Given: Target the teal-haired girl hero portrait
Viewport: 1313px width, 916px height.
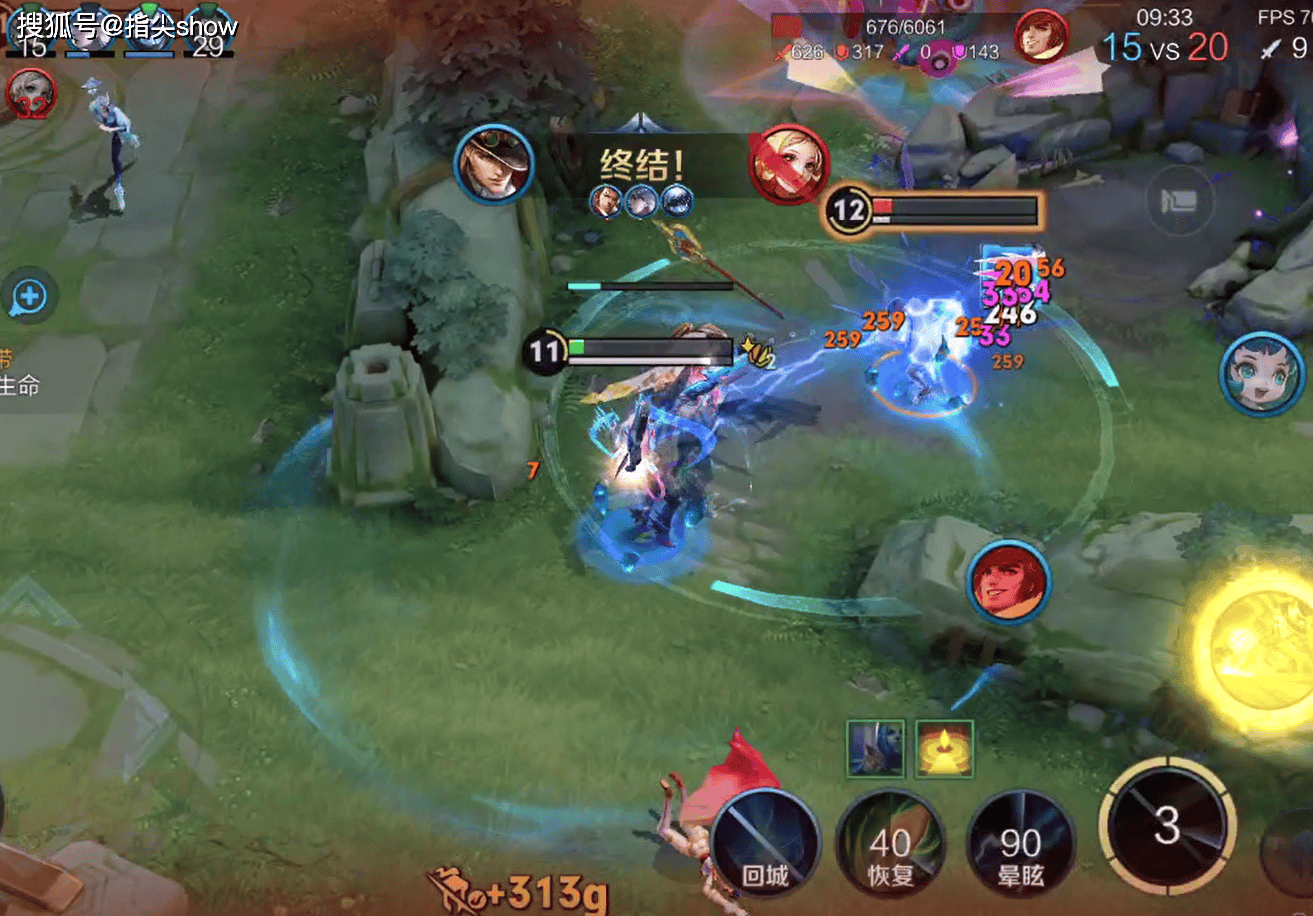Looking at the screenshot, I should pyautogui.click(x=1261, y=374).
